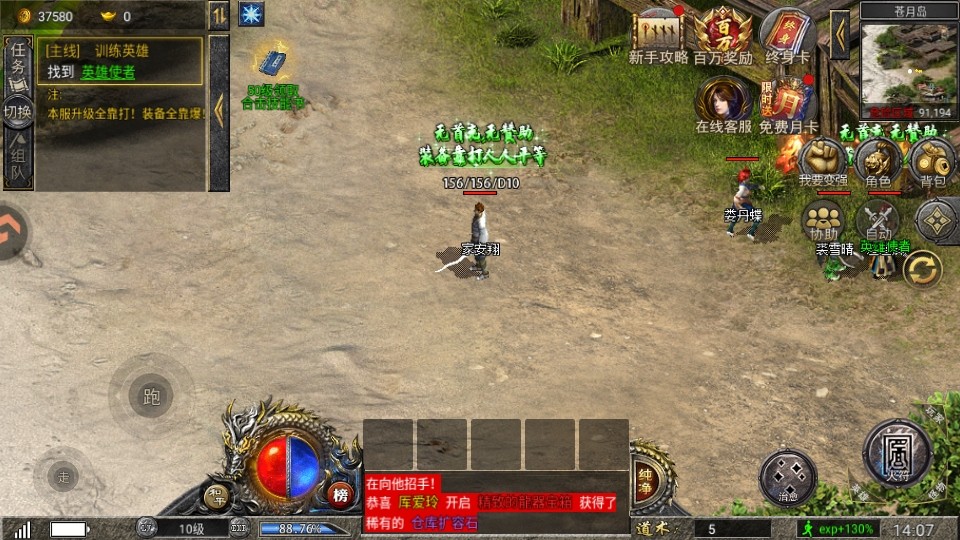Toggle 自动 auto-combat crossed swords
This screenshot has height=540, width=960.
tap(878, 220)
